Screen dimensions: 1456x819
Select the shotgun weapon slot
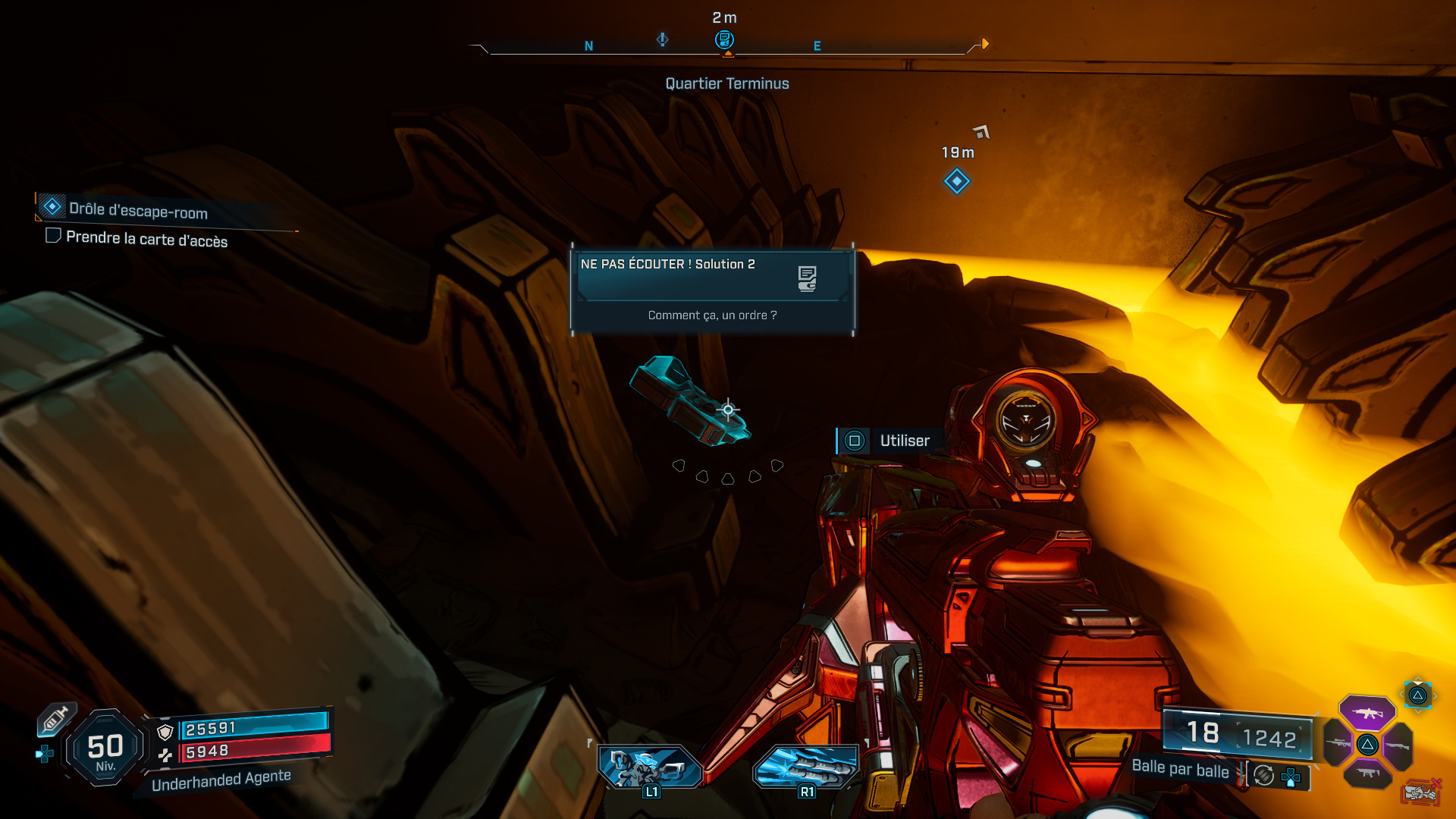click(1398, 746)
